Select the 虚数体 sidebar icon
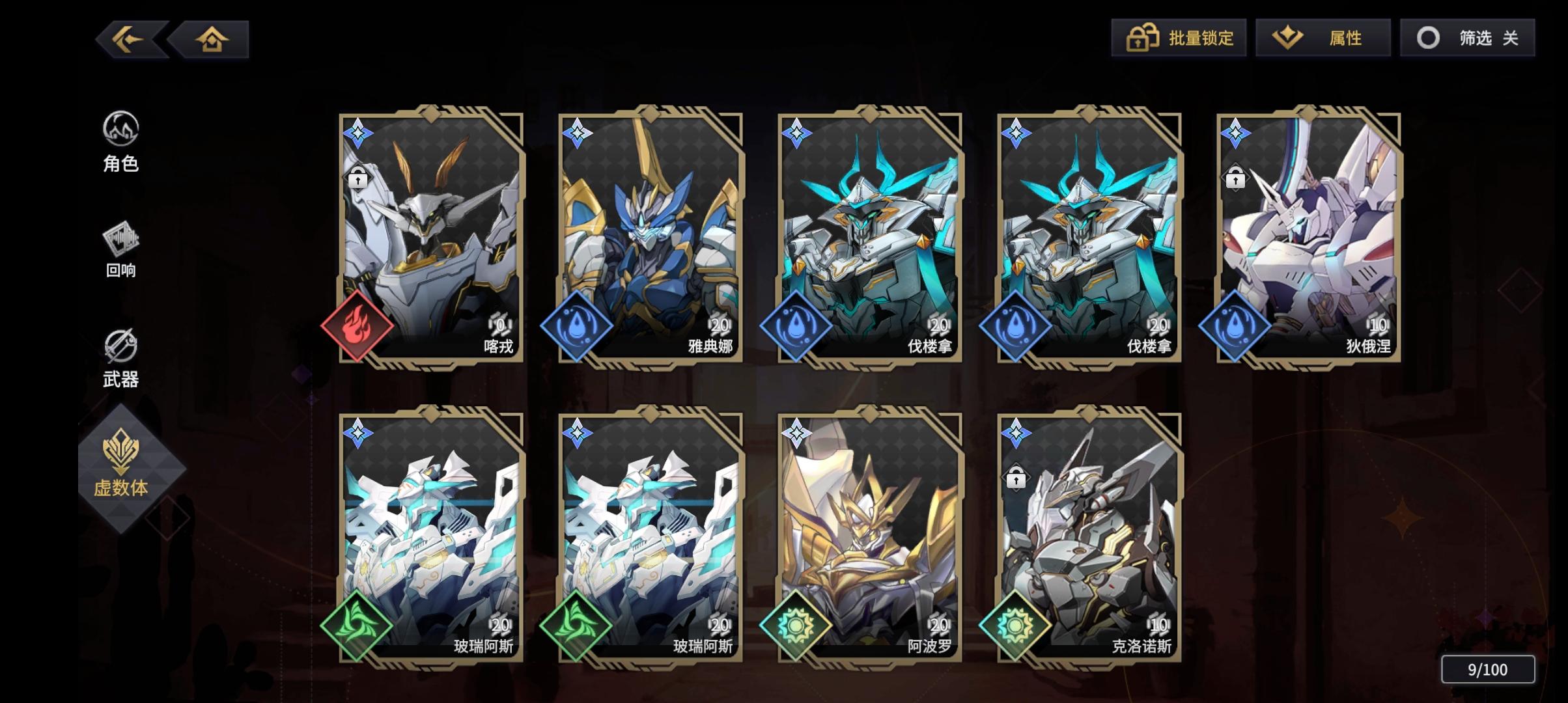Viewport: 1568px width, 703px height. 120,465
